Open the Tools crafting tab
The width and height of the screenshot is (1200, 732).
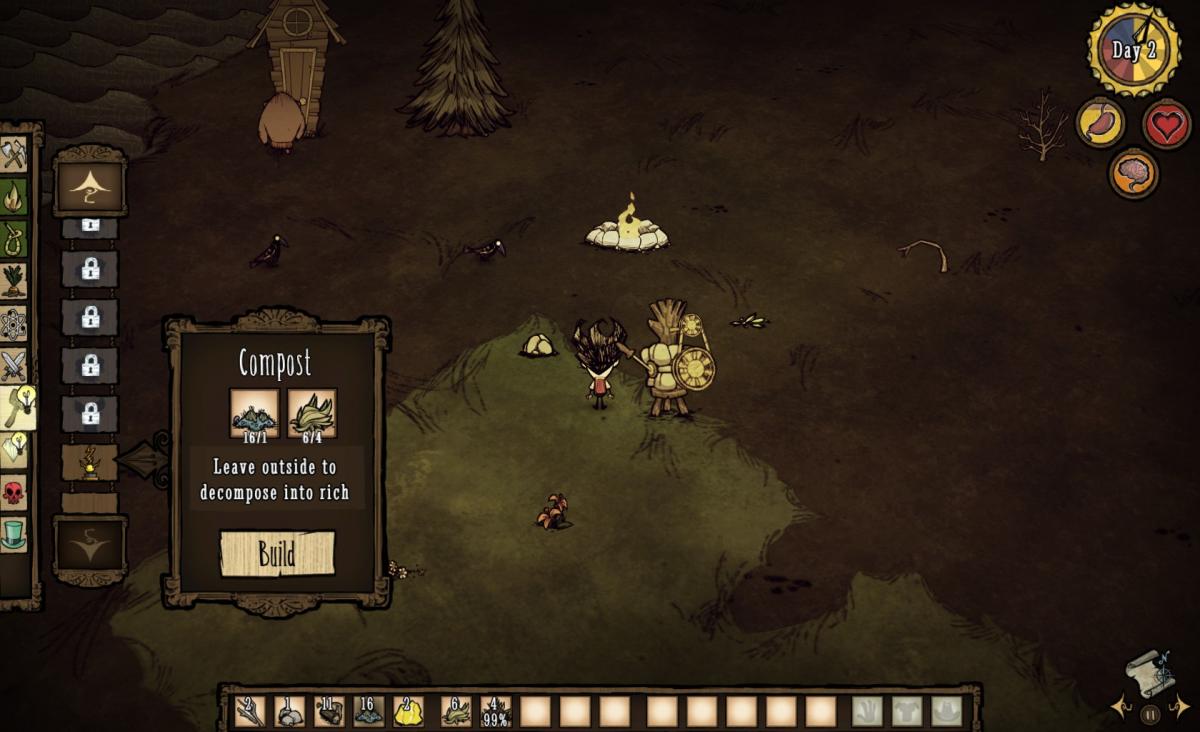pyautogui.click(x=14, y=154)
